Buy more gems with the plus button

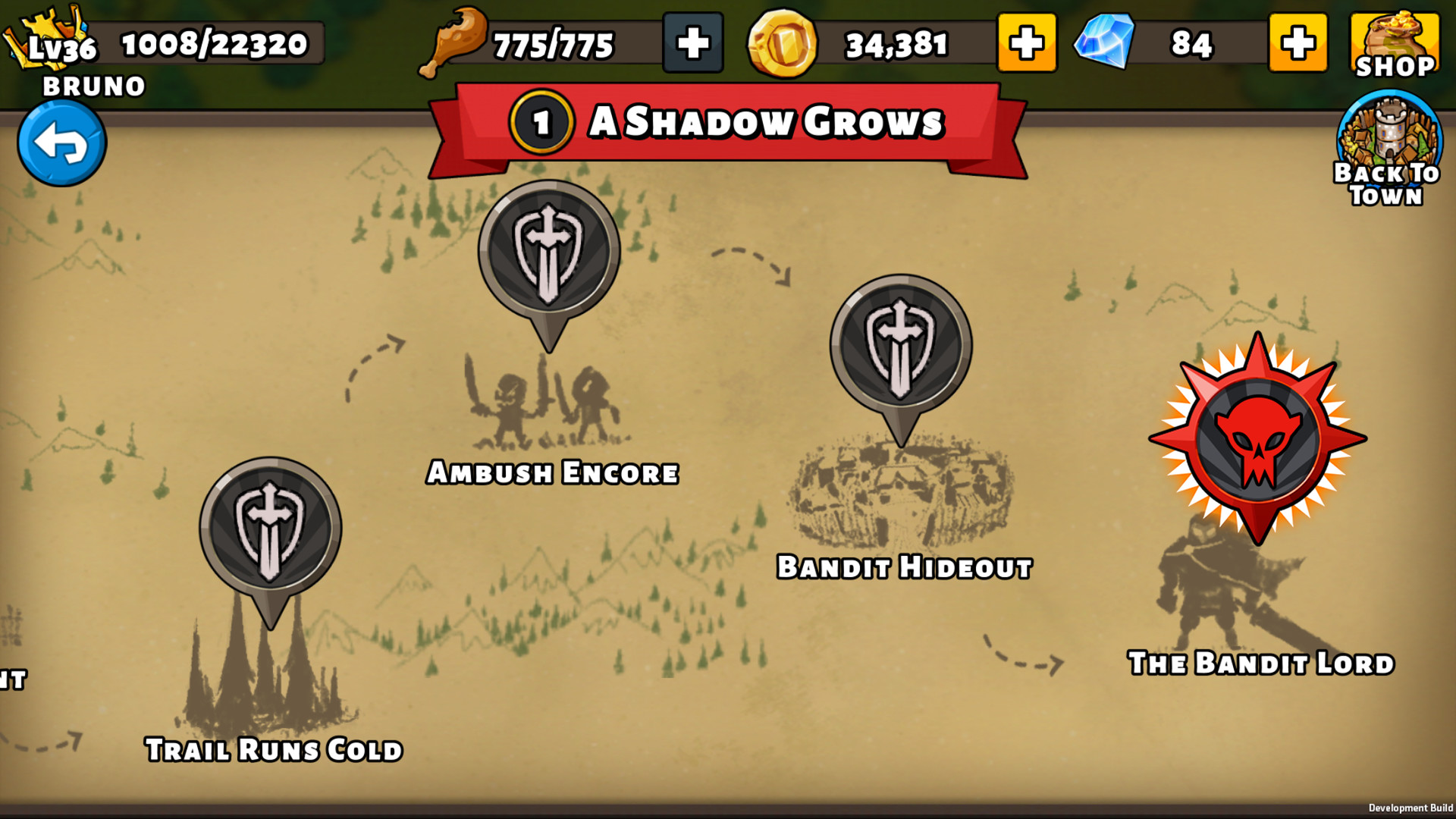coord(1298,43)
